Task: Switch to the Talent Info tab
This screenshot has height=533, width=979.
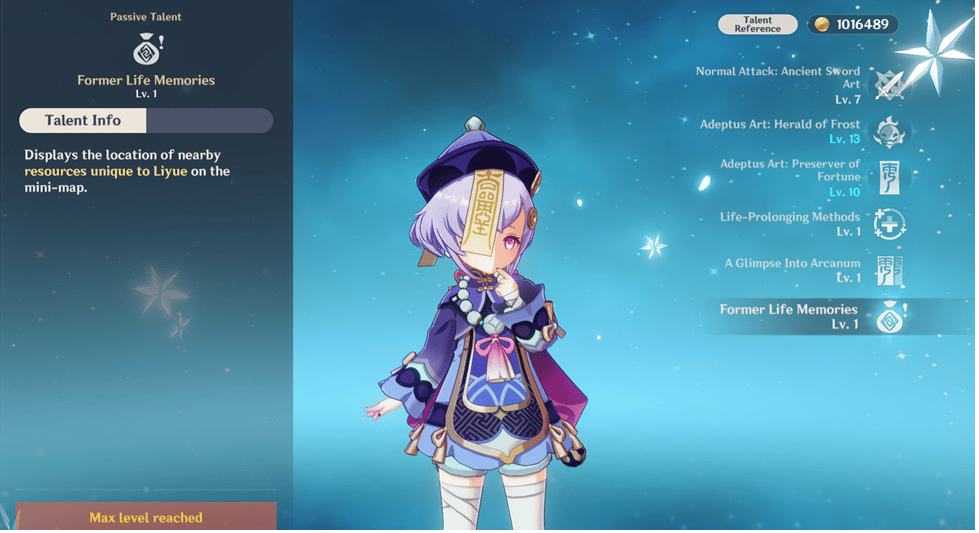Action: [83, 121]
